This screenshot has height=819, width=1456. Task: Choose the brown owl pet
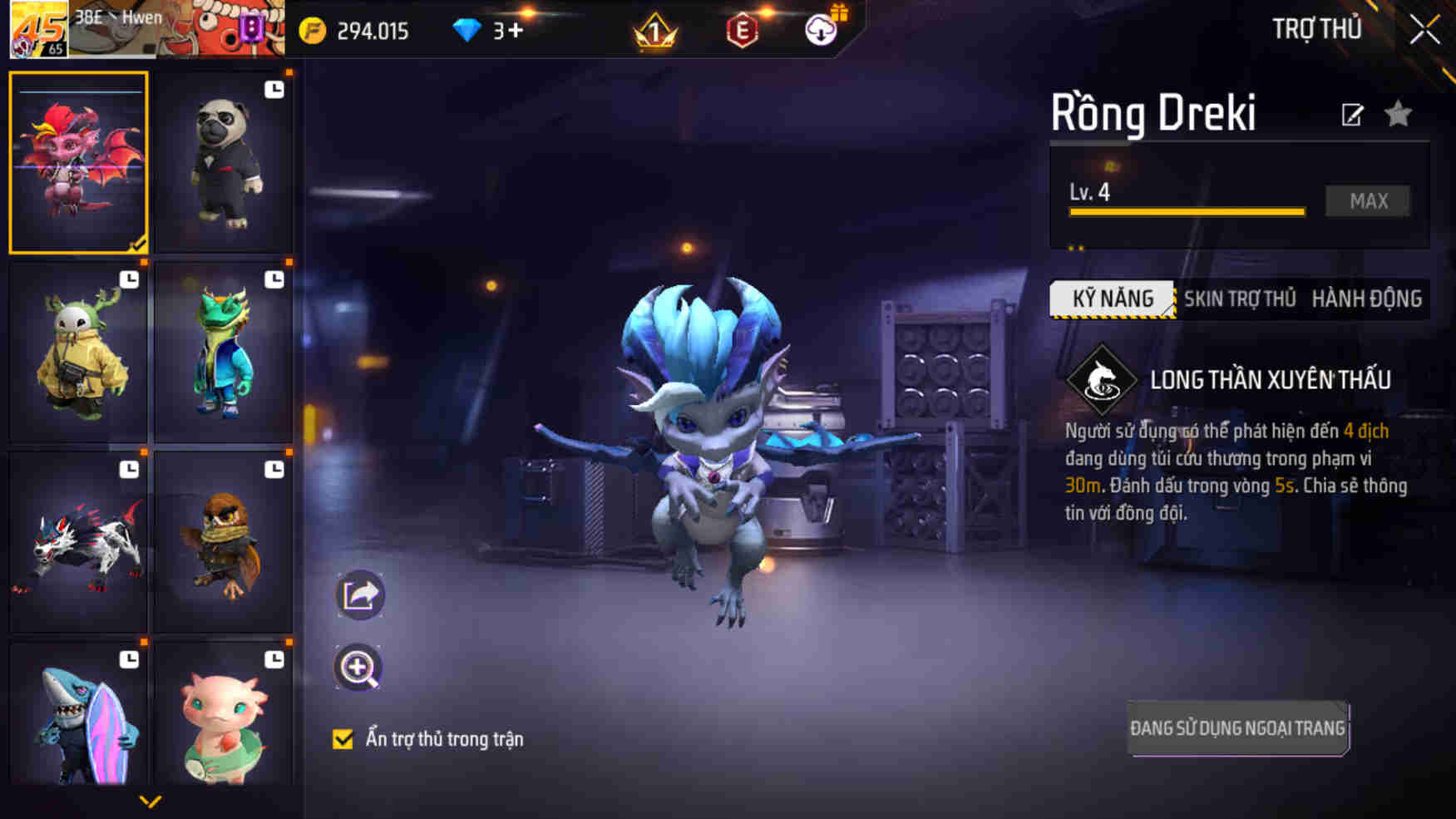[x=224, y=542]
